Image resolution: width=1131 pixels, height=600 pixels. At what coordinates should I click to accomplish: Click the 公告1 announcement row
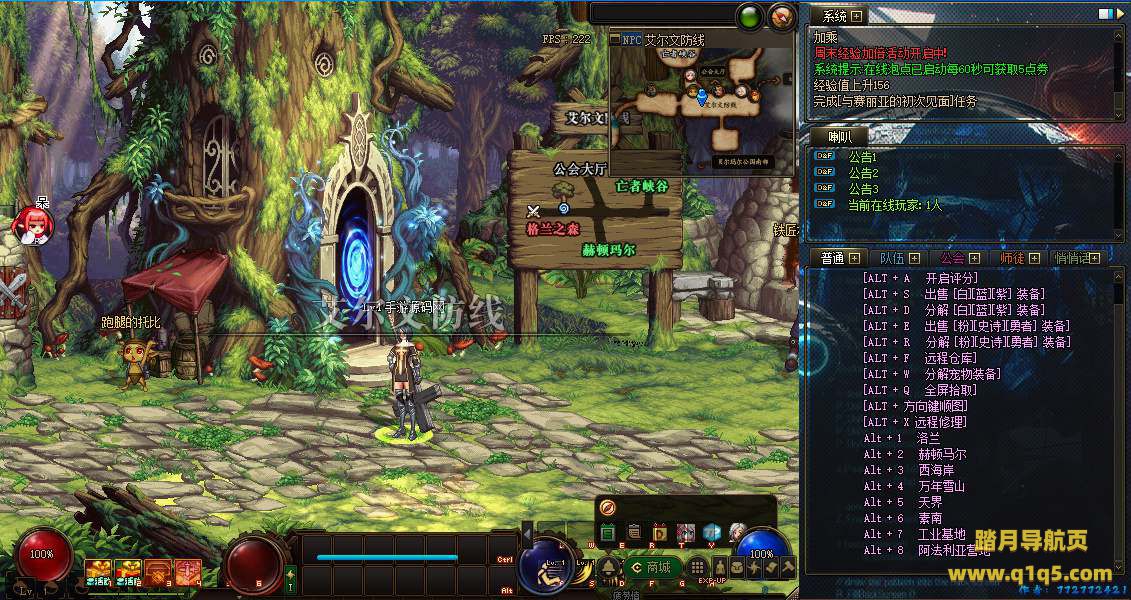861,157
